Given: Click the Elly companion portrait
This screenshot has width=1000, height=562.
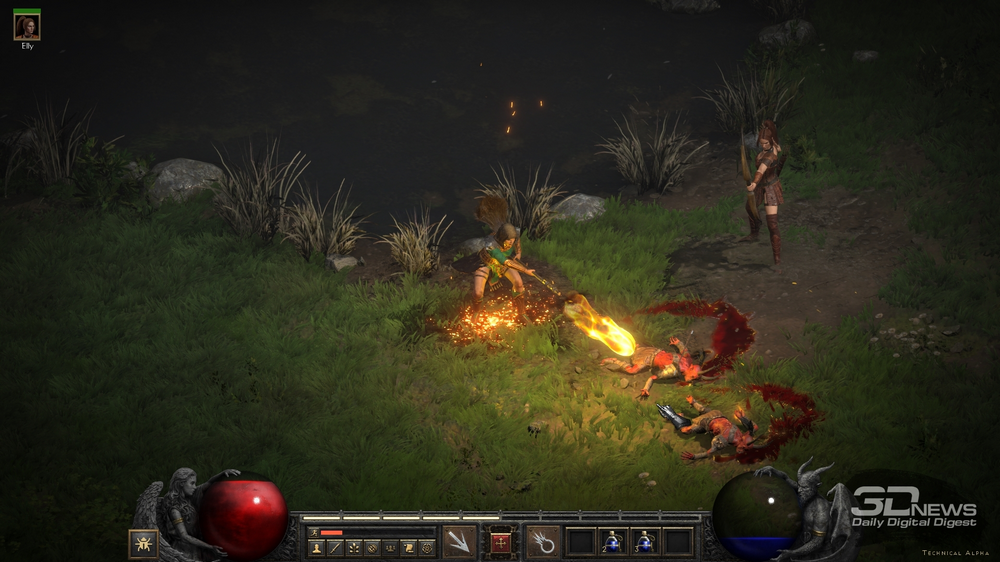Looking at the screenshot, I should pyautogui.click(x=27, y=27).
